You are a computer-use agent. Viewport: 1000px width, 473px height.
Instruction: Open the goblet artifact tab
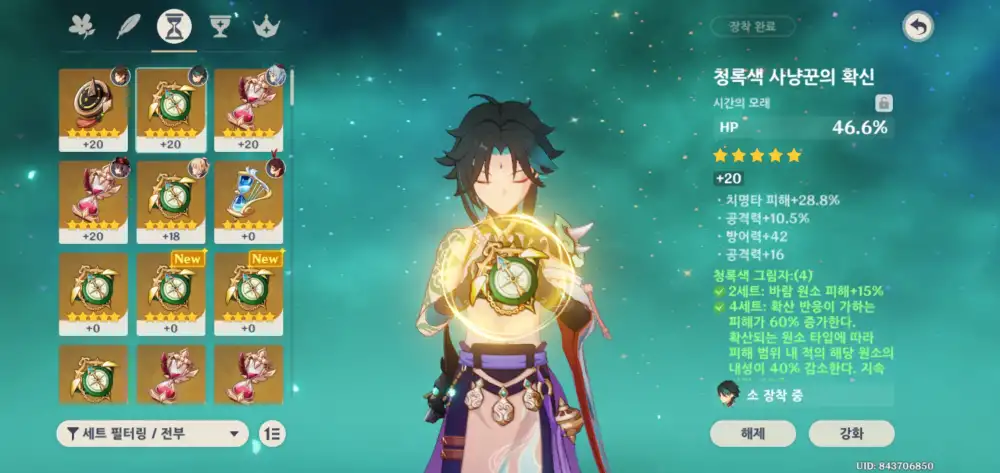[221, 26]
